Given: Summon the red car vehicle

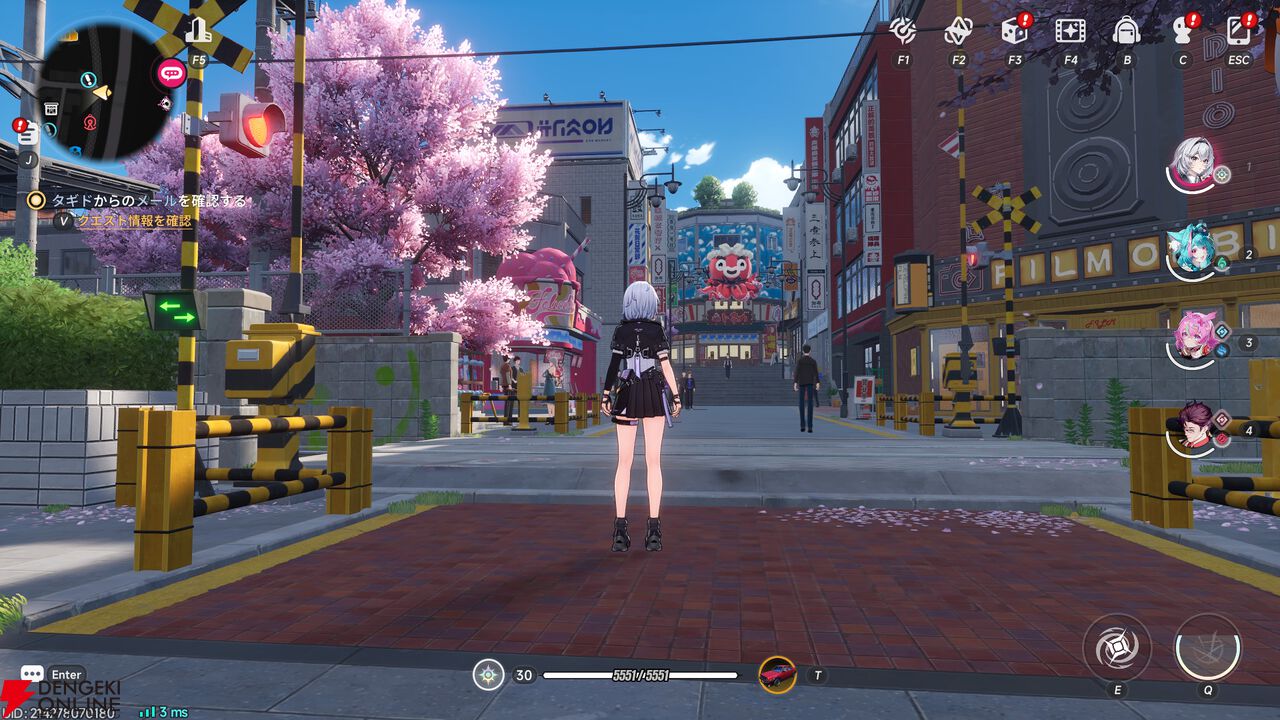Looking at the screenshot, I should coord(777,675).
